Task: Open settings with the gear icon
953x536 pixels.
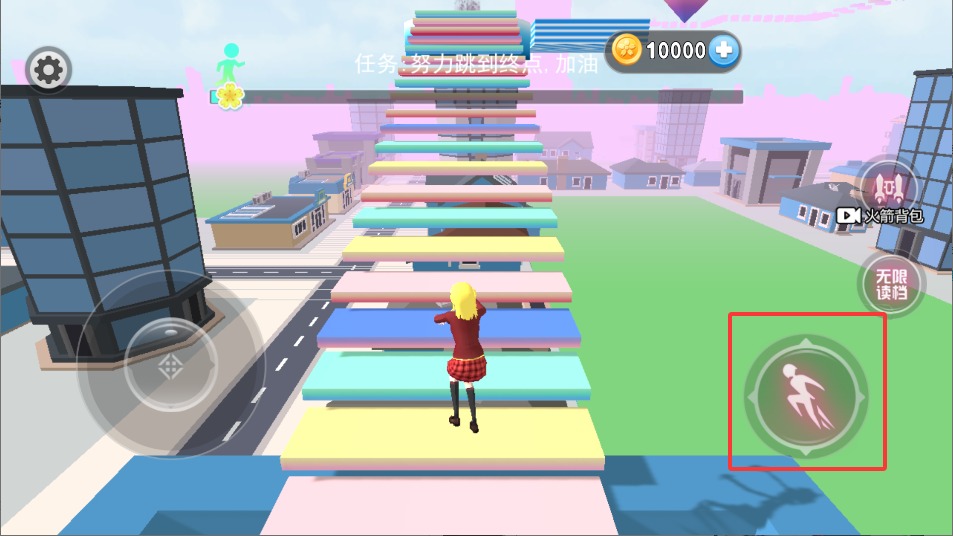Action: coord(47,70)
